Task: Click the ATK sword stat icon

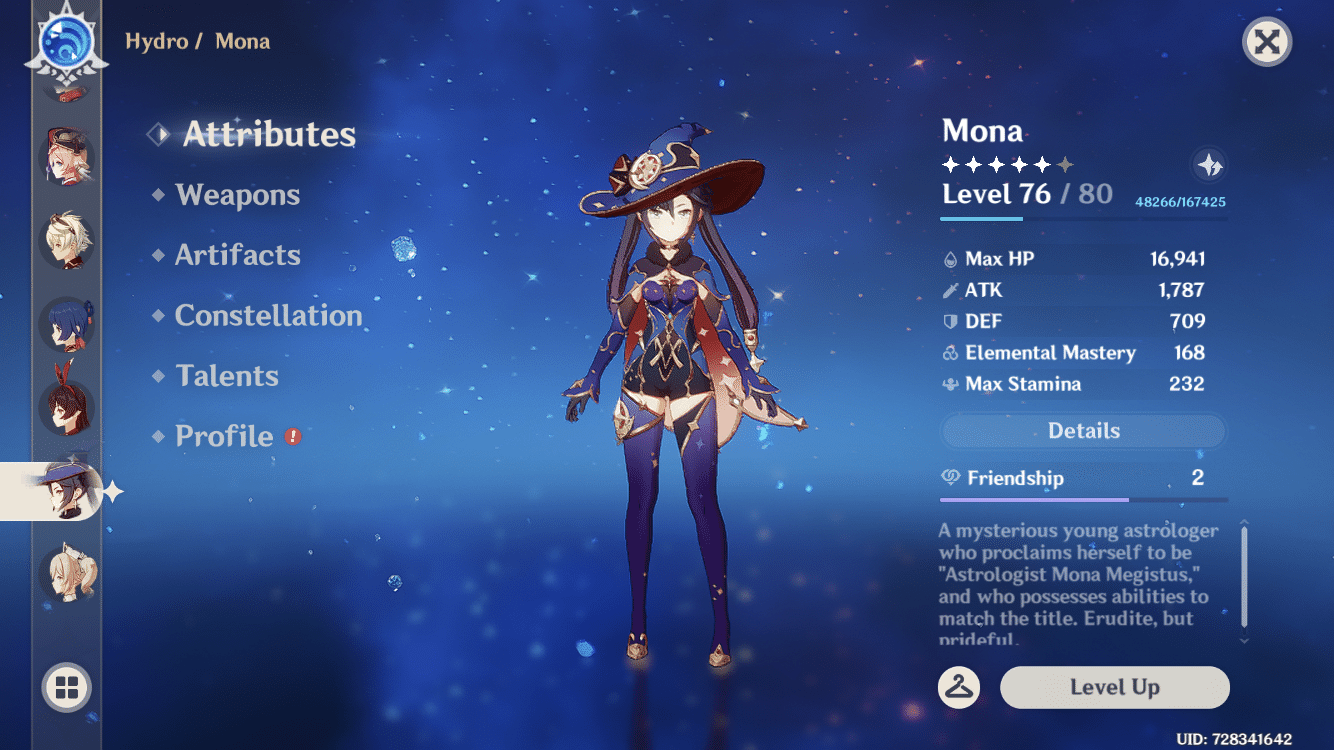Action: pos(948,290)
